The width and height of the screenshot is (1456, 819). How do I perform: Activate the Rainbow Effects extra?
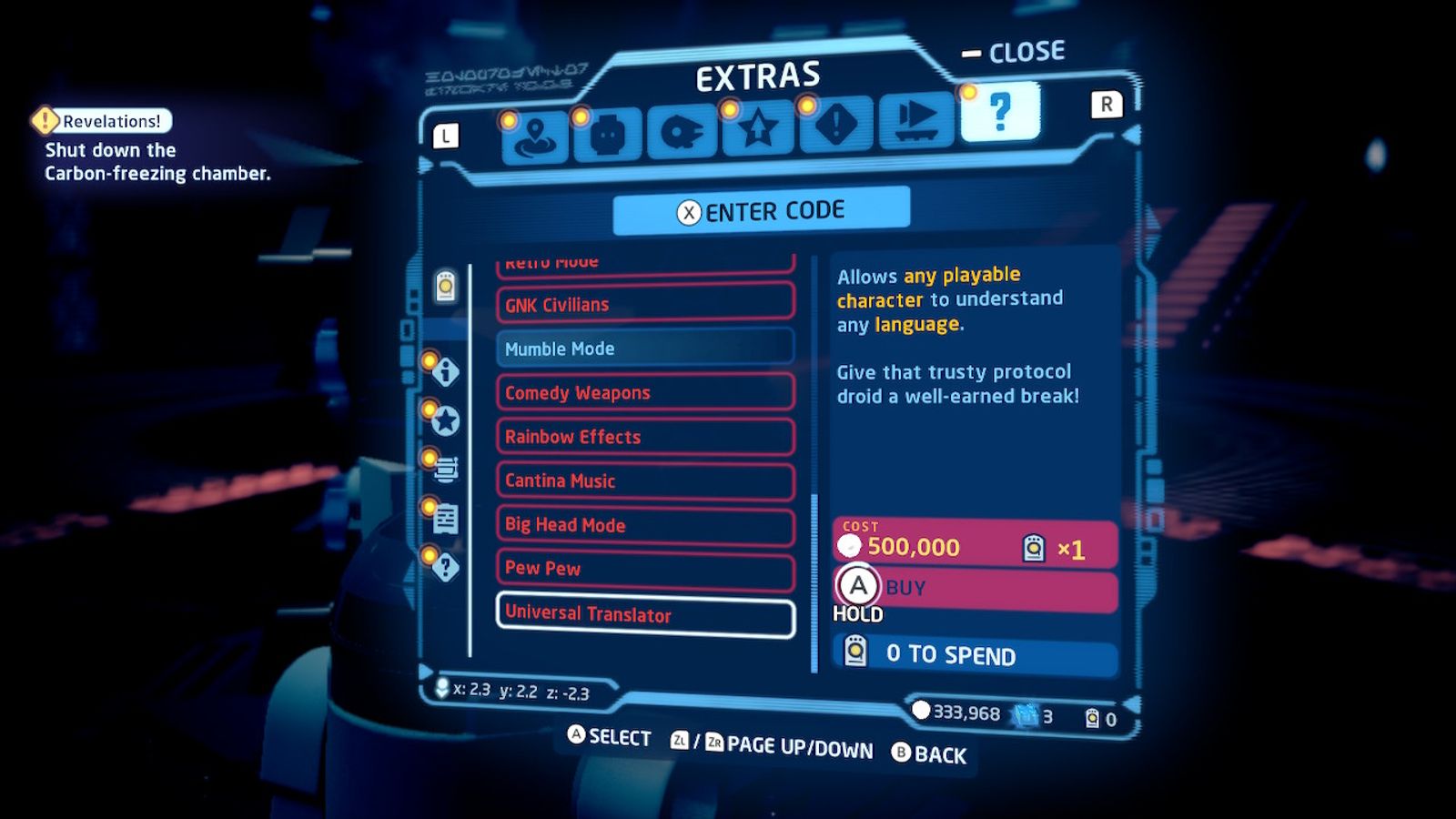point(645,437)
